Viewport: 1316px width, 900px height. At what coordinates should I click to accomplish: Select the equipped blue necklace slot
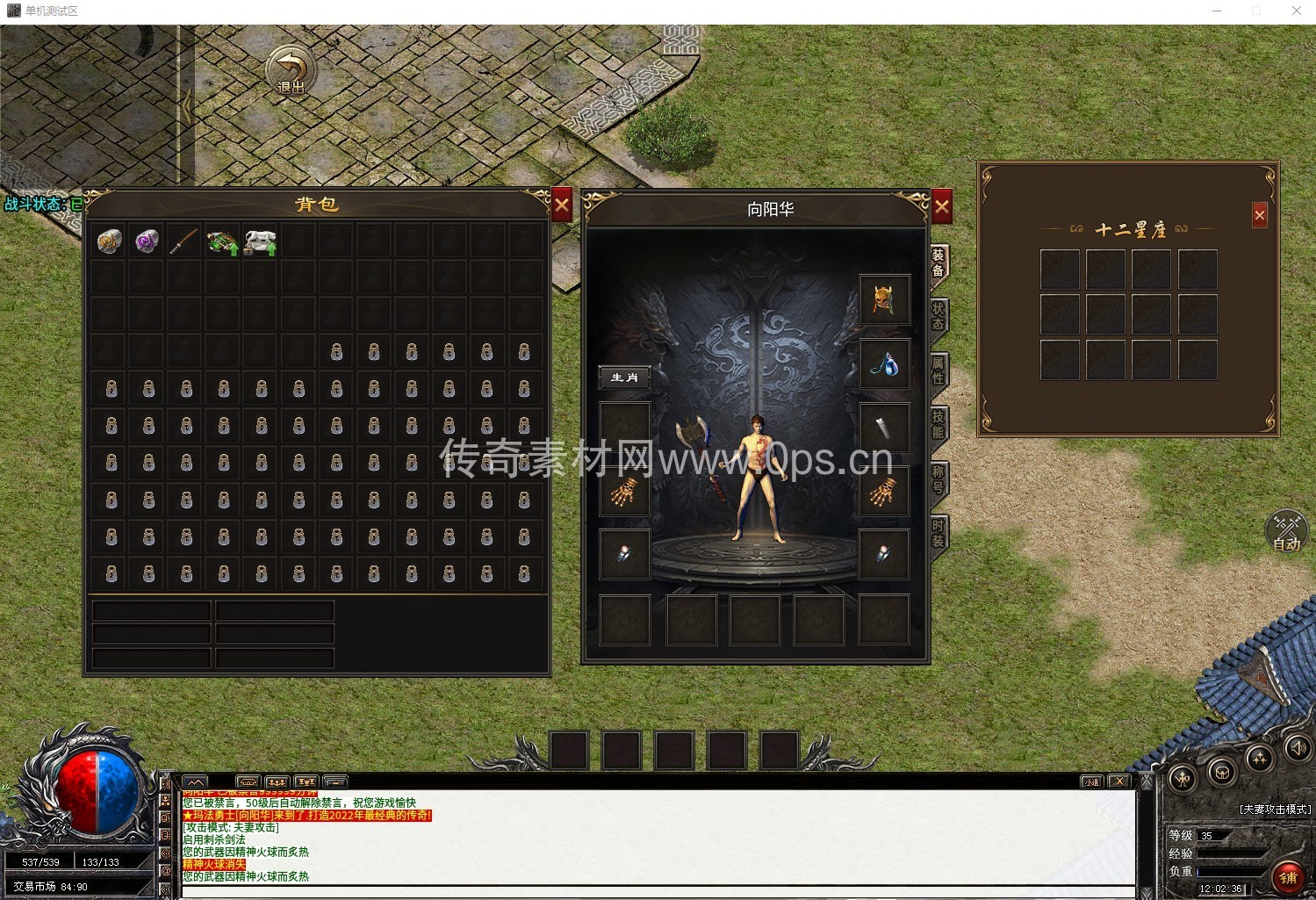pyautogui.click(x=883, y=364)
